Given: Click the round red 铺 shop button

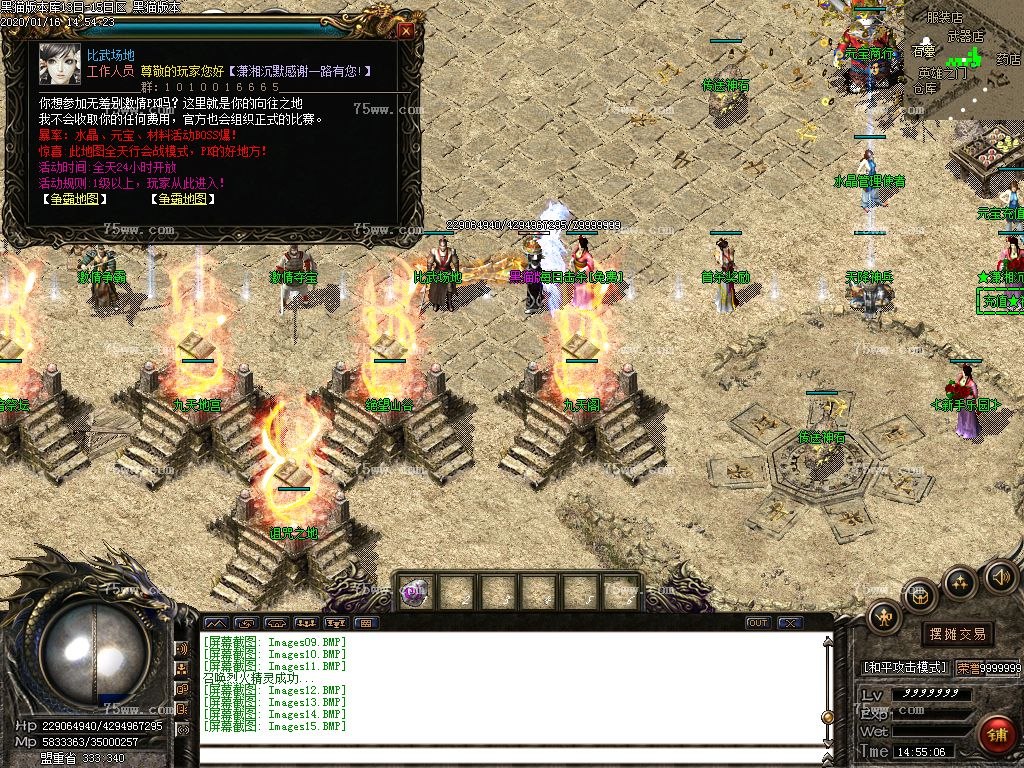Looking at the screenshot, I should (x=997, y=735).
